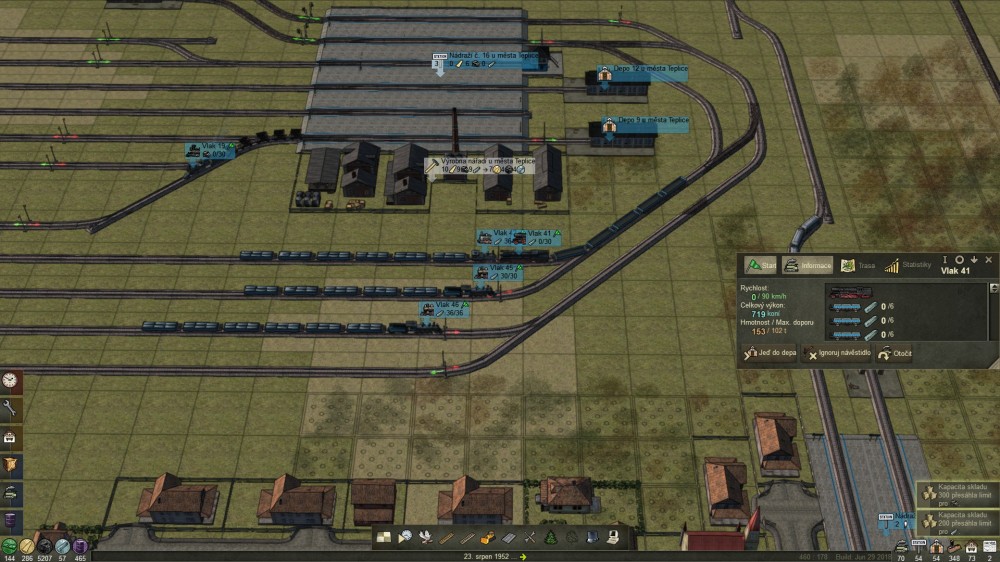The width and height of the screenshot is (1000, 562).
Task: Close the Vlak 41 window
Action: click(988, 259)
